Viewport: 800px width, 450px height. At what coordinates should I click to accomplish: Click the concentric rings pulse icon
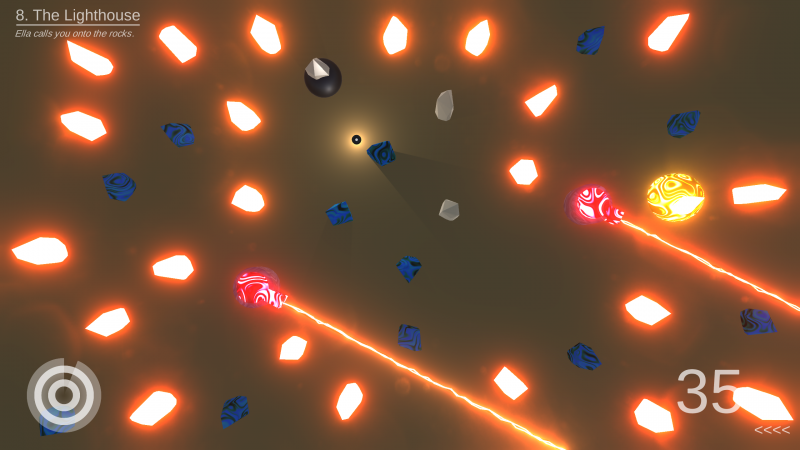[63, 395]
